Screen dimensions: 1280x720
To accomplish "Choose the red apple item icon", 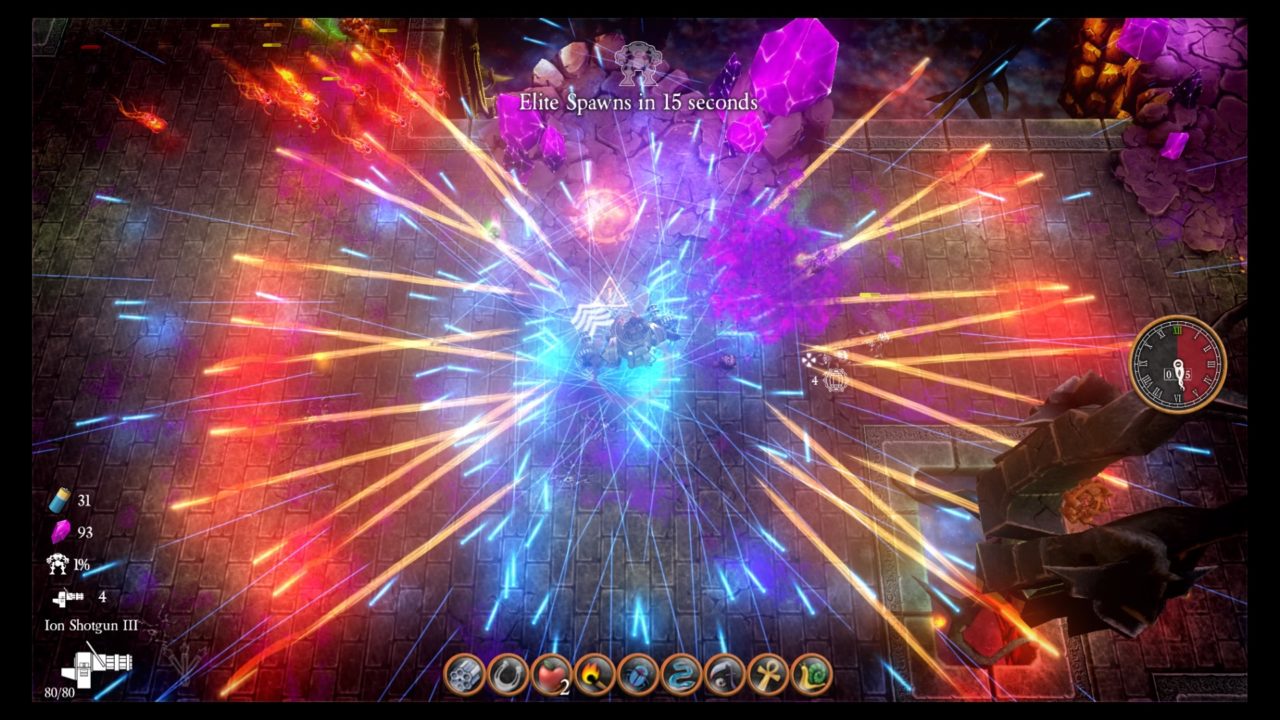I will coord(550,675).
